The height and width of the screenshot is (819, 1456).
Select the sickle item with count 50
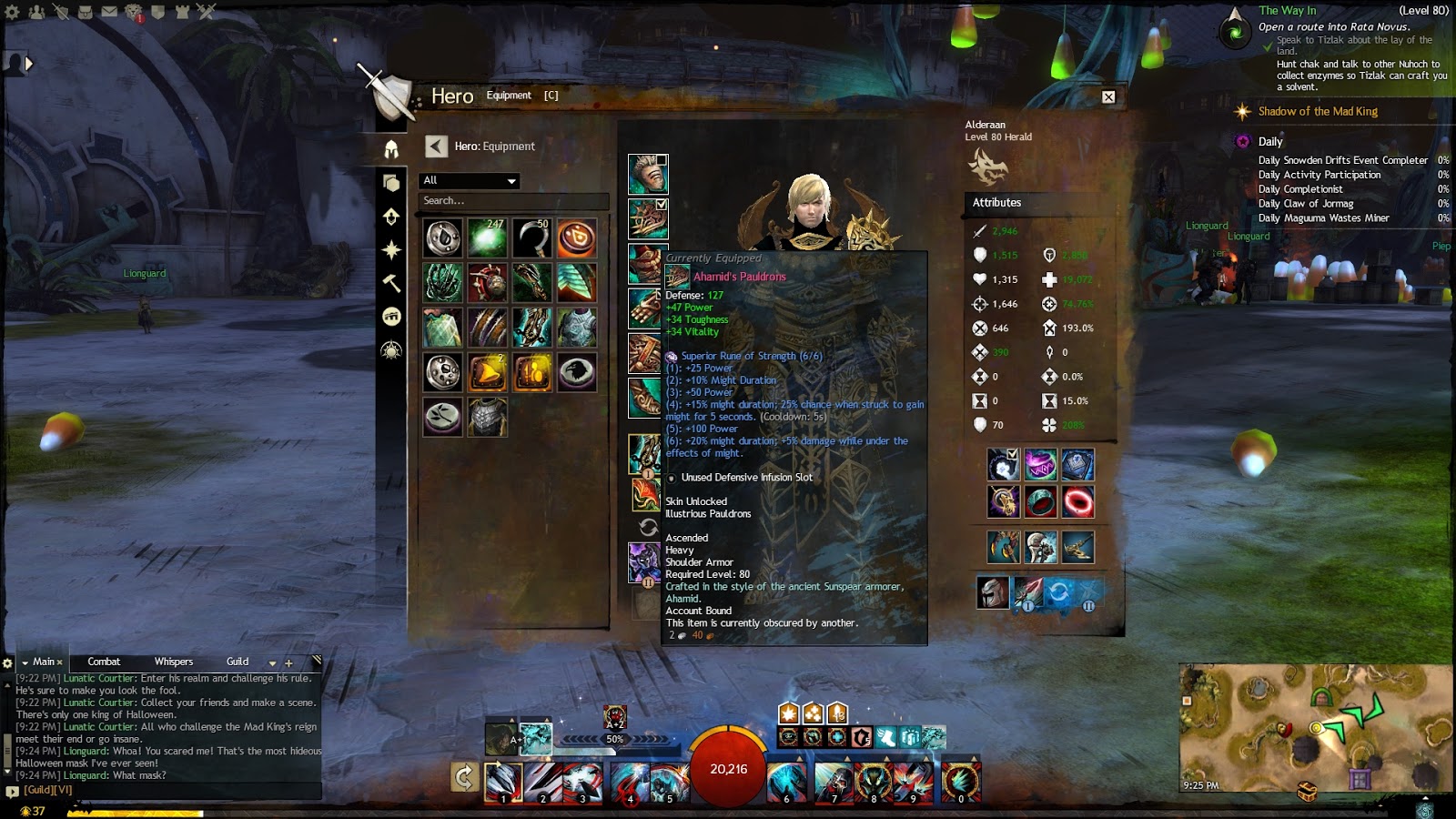click(x=531, y=238)
